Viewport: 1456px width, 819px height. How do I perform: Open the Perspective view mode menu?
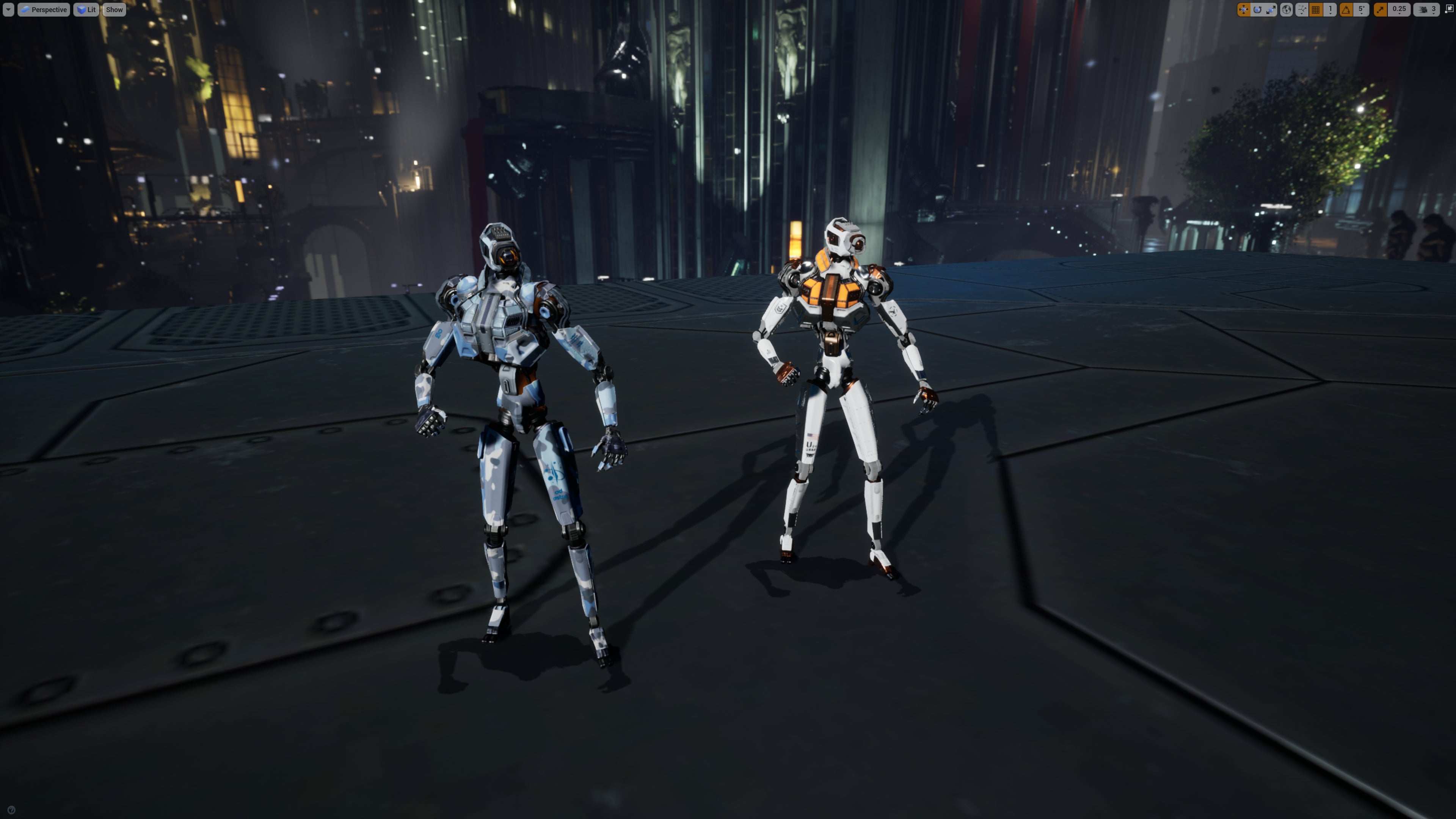pyautogui.click(x=44, y=9)
